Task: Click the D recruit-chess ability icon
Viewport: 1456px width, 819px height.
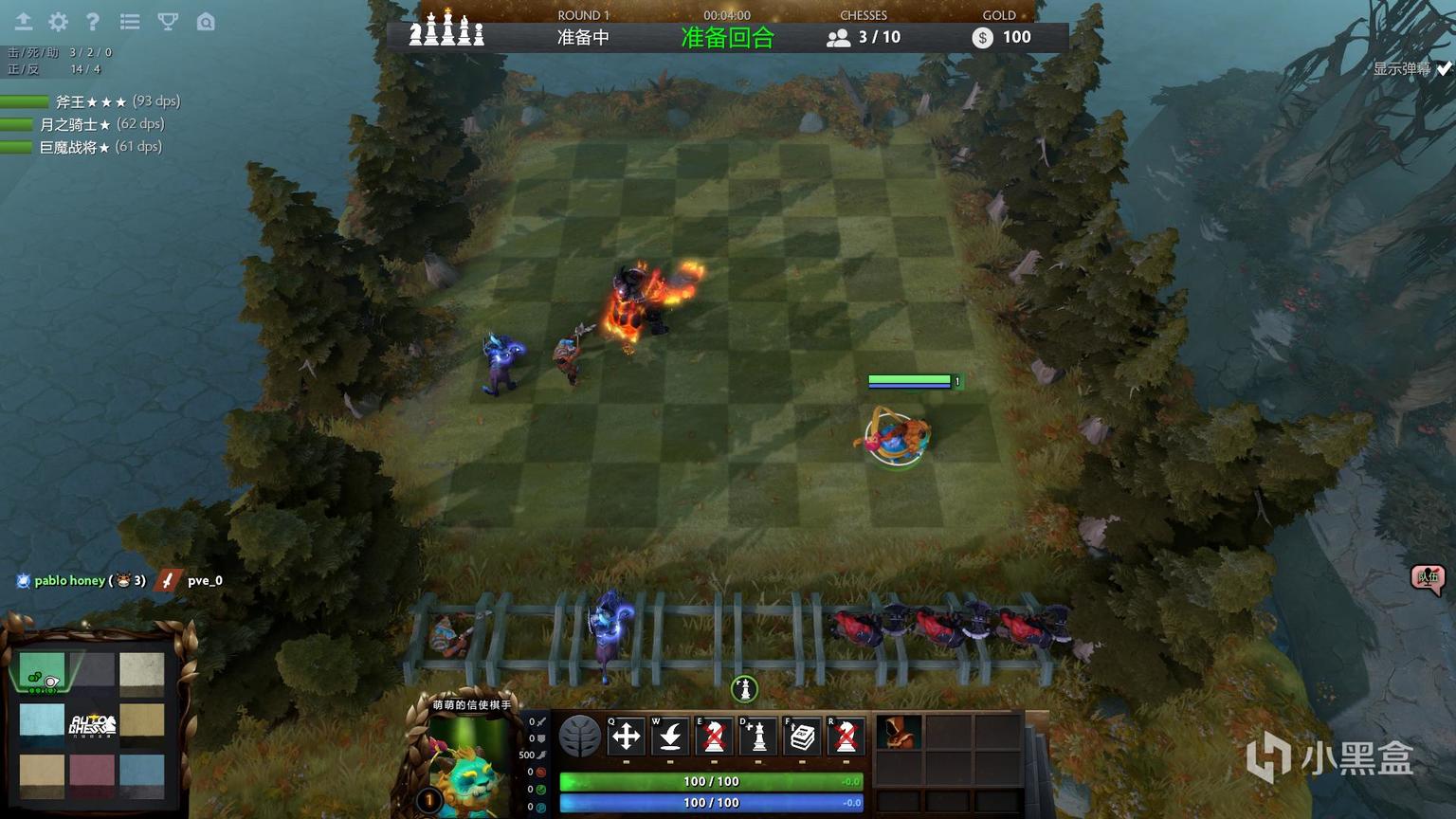Action: pyautogui.click(x=757, y=737)
